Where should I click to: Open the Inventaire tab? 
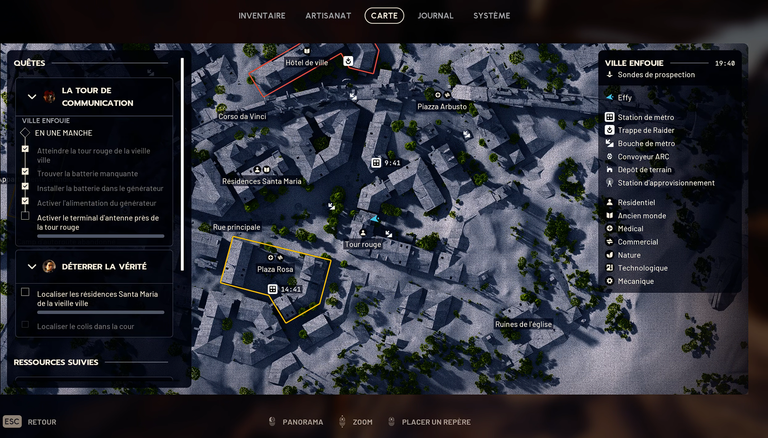click(x=262, y=16)
